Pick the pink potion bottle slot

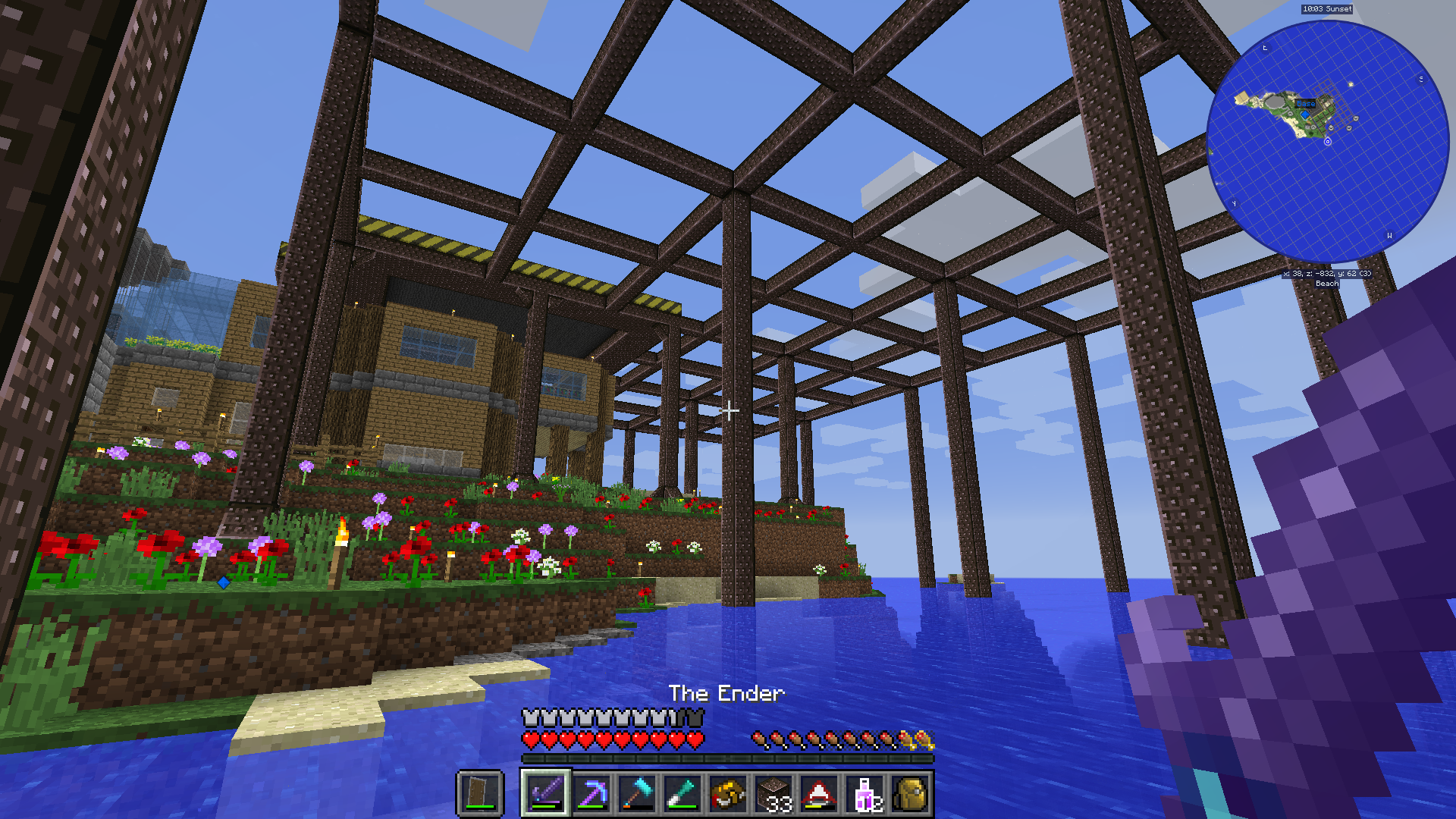(865, 793)
